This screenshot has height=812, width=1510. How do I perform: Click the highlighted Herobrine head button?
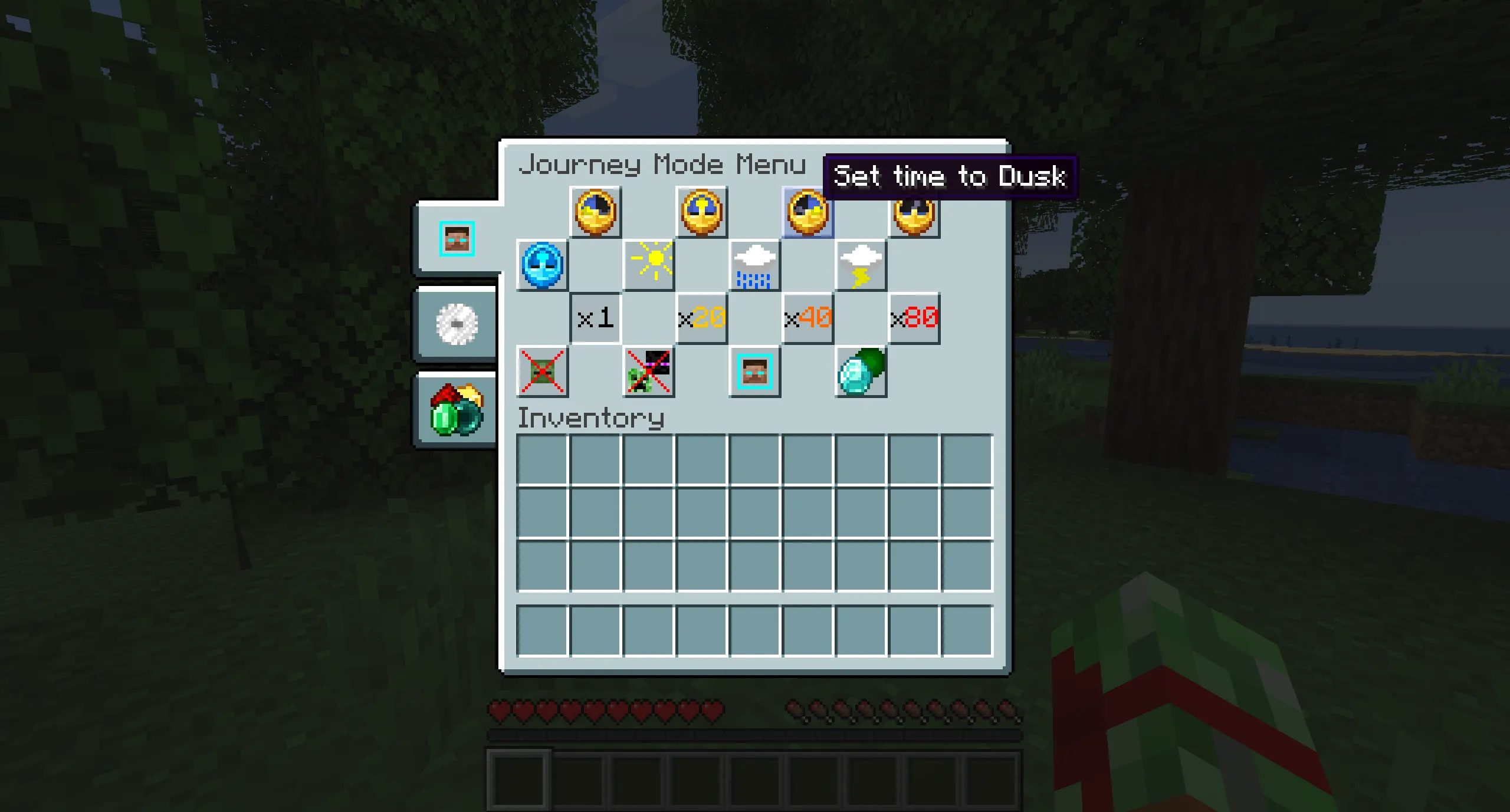753,372
